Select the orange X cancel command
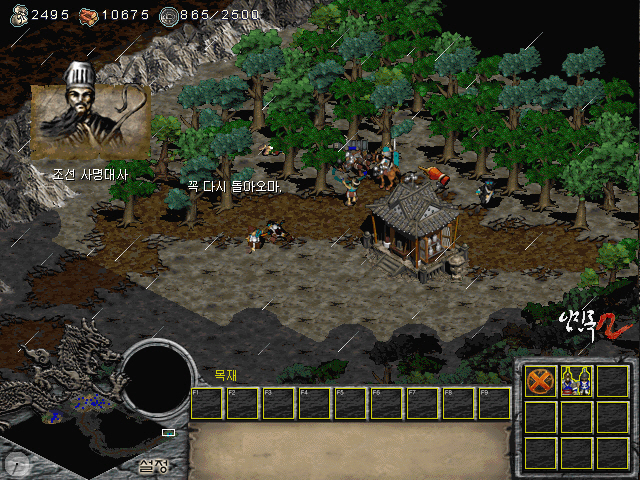 pos(540,381)
